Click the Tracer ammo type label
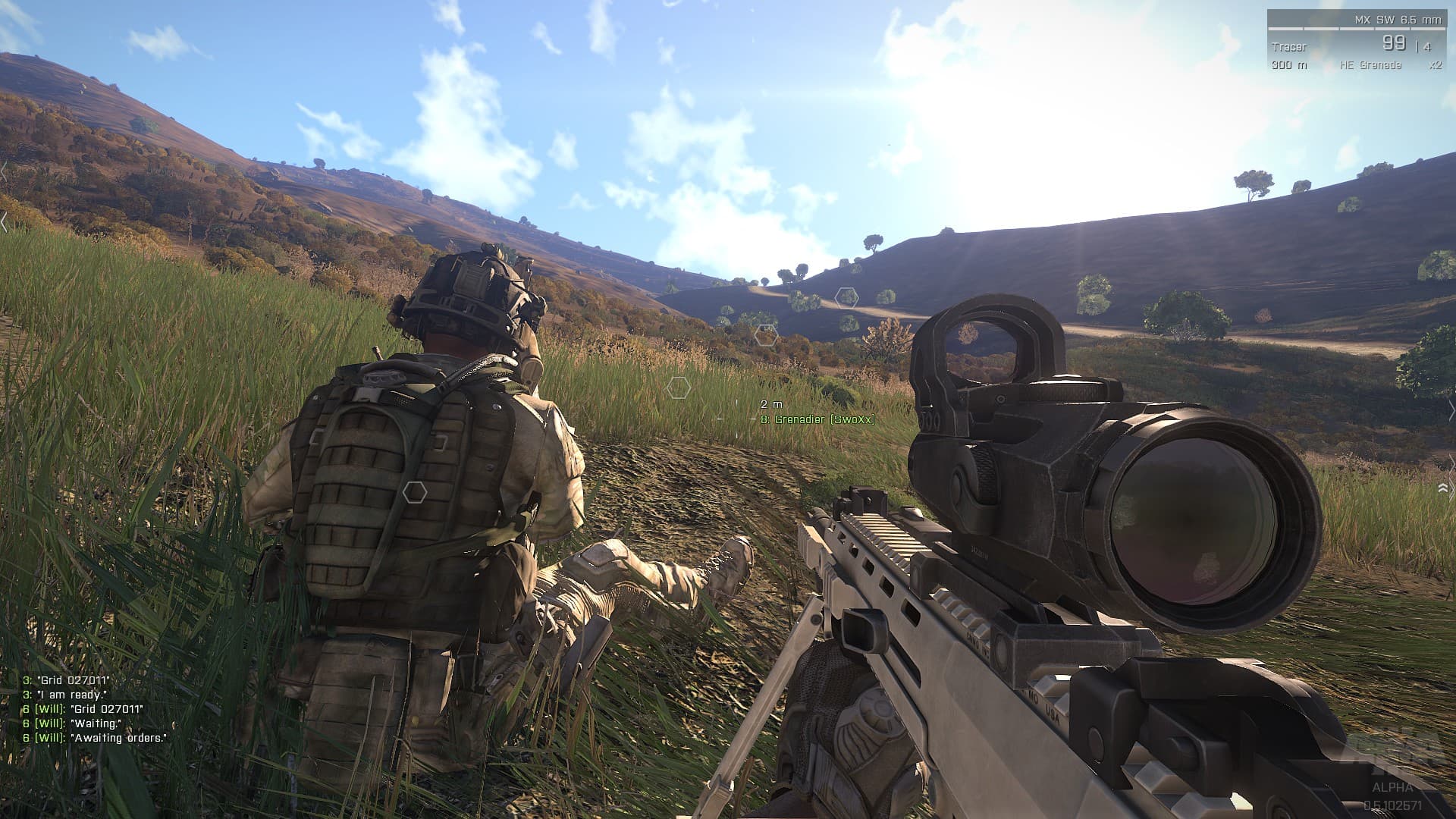This screenshot has width=1456, height=819. (x=1289, y=46)
